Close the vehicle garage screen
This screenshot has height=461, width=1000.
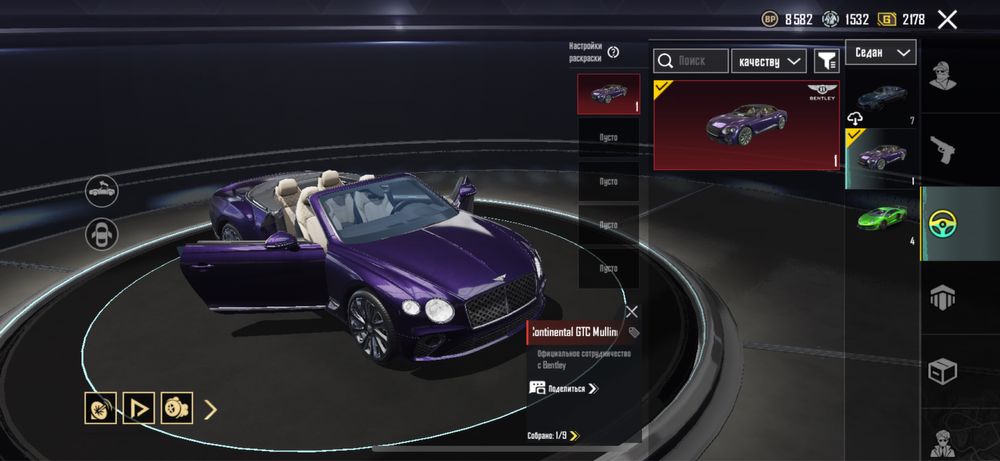tap(947, 19)
